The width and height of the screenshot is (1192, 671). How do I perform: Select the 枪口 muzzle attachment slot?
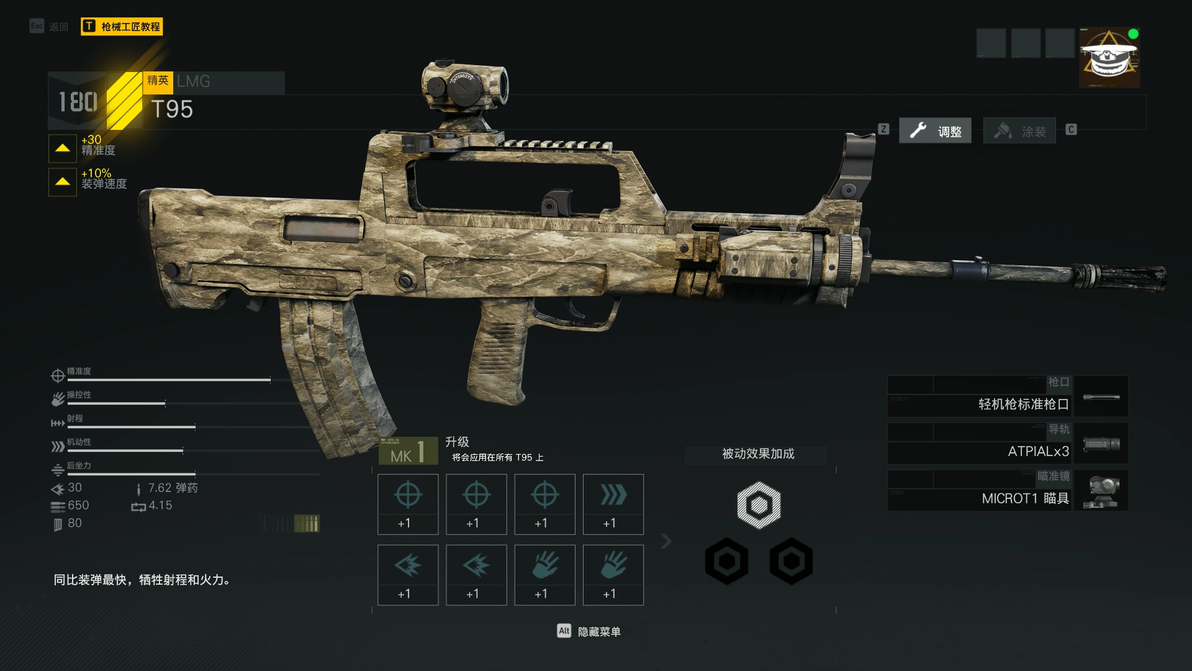pyautogui.click(x=1007, y=397)
